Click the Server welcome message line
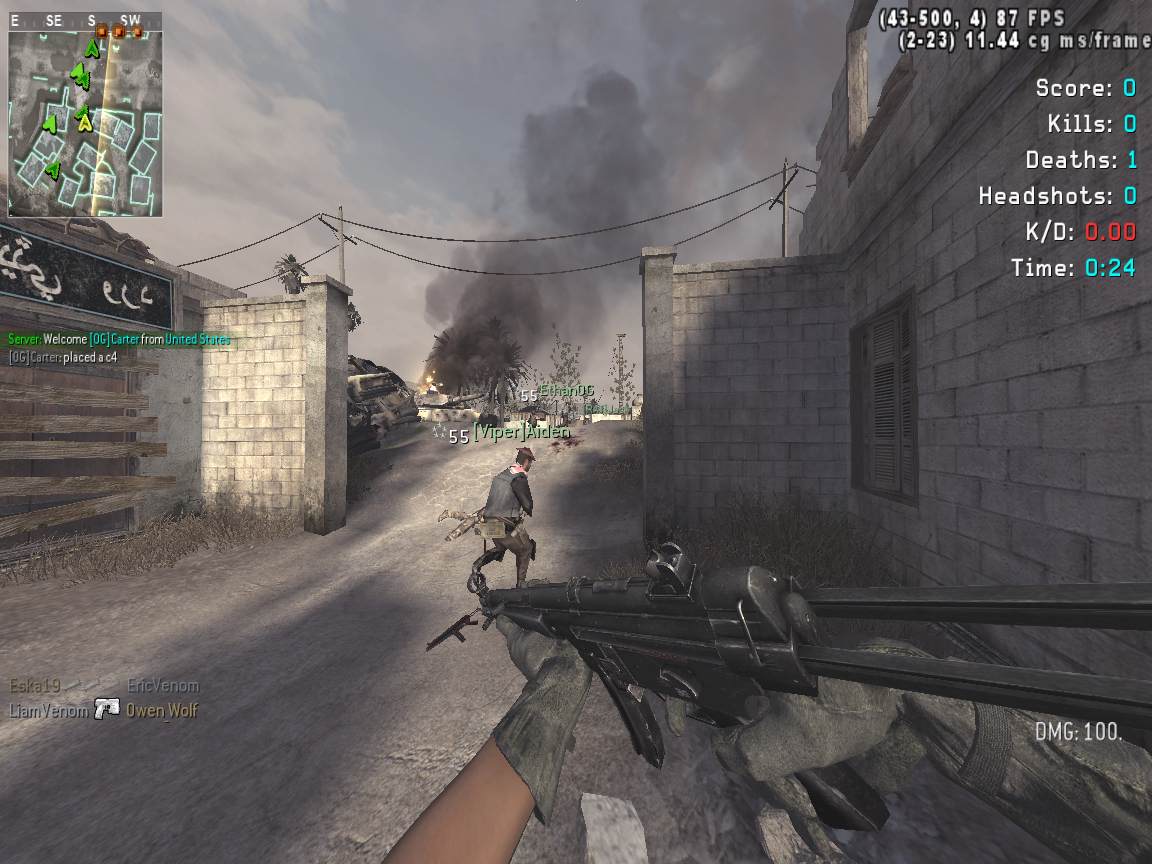 118,340
